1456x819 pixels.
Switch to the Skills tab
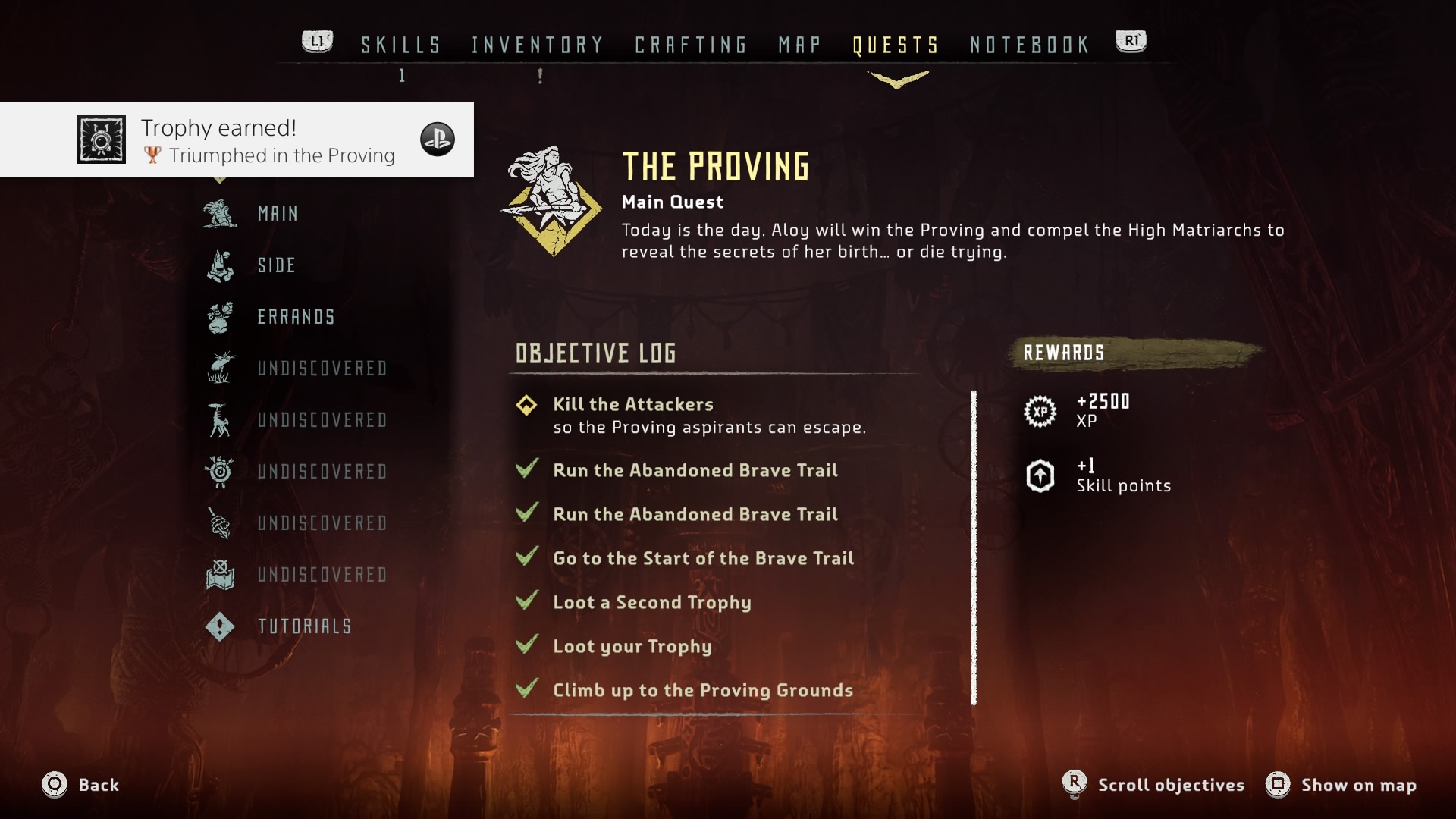pos(400,45)
